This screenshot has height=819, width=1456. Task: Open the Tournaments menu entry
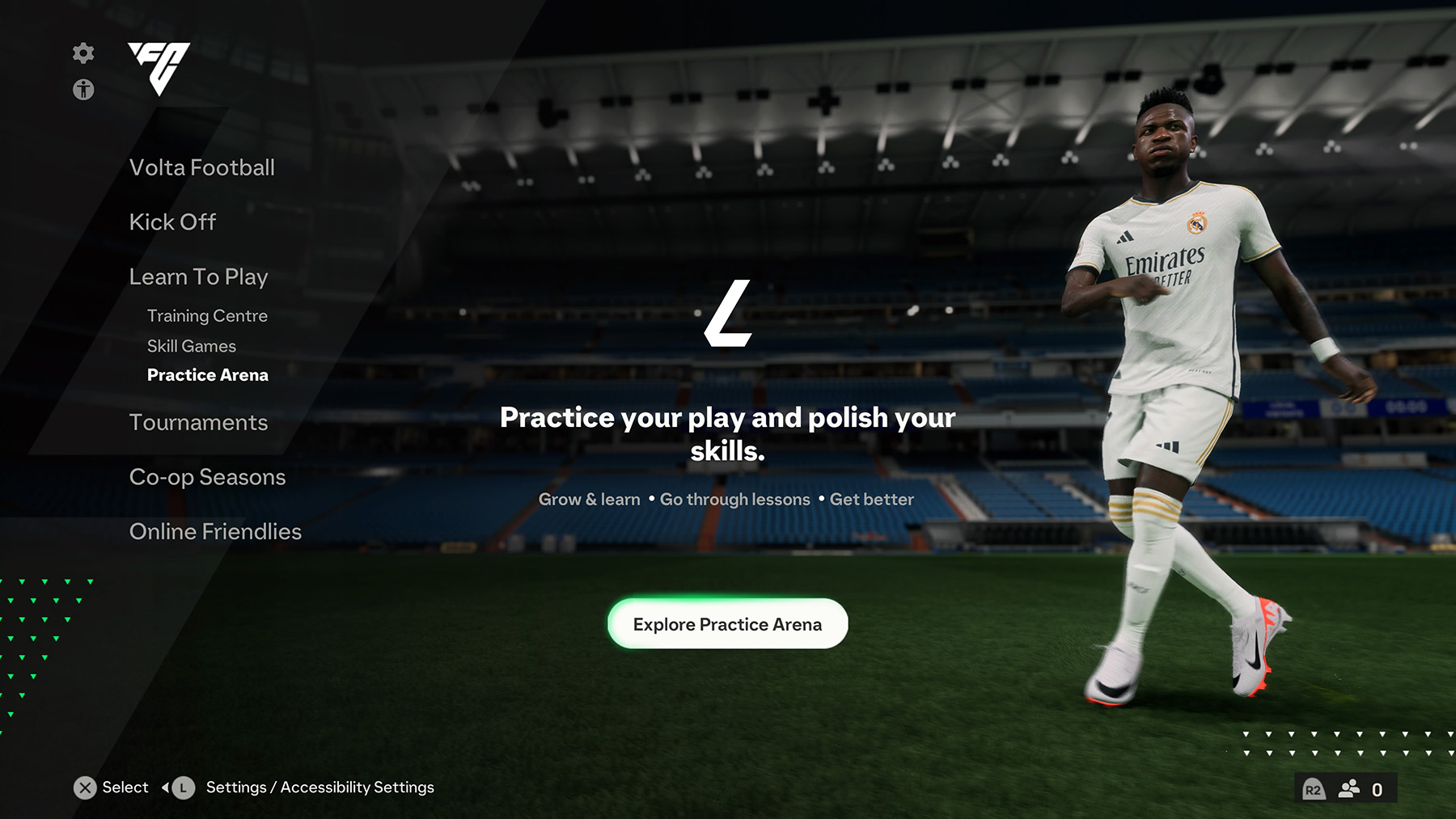[x=198, y=422]
